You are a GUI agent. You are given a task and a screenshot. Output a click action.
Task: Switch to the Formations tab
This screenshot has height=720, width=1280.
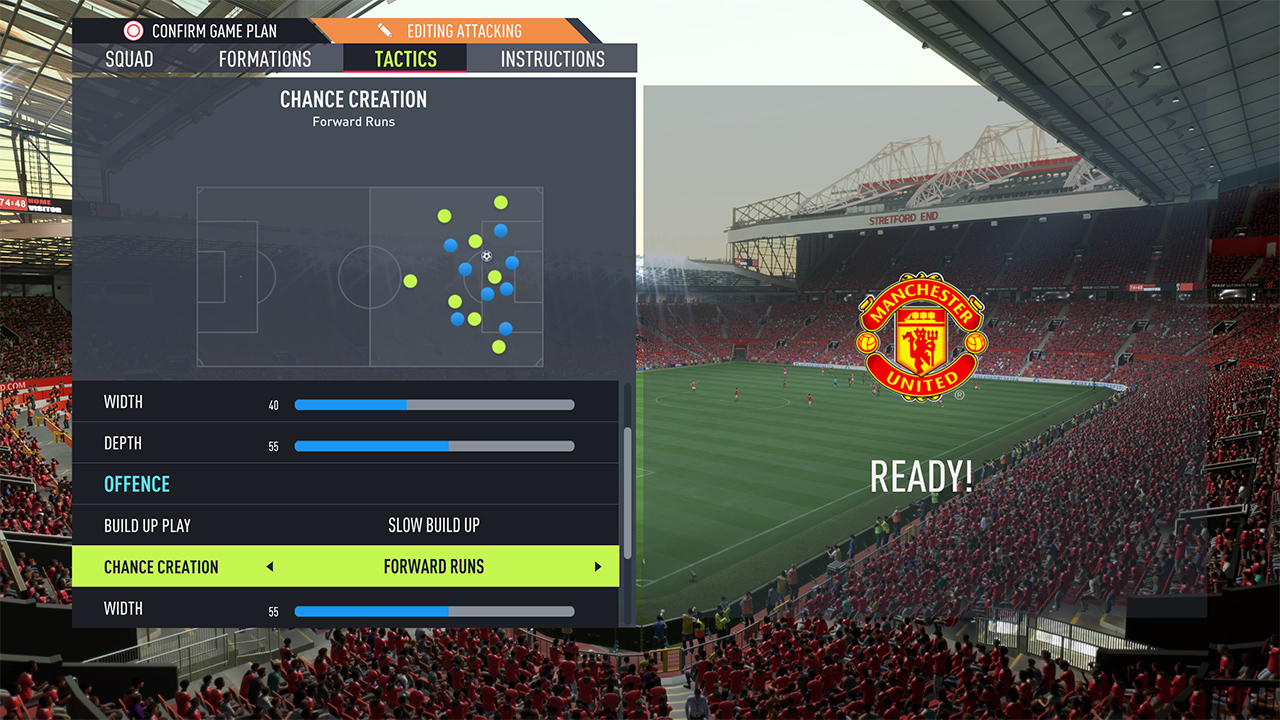265,59
